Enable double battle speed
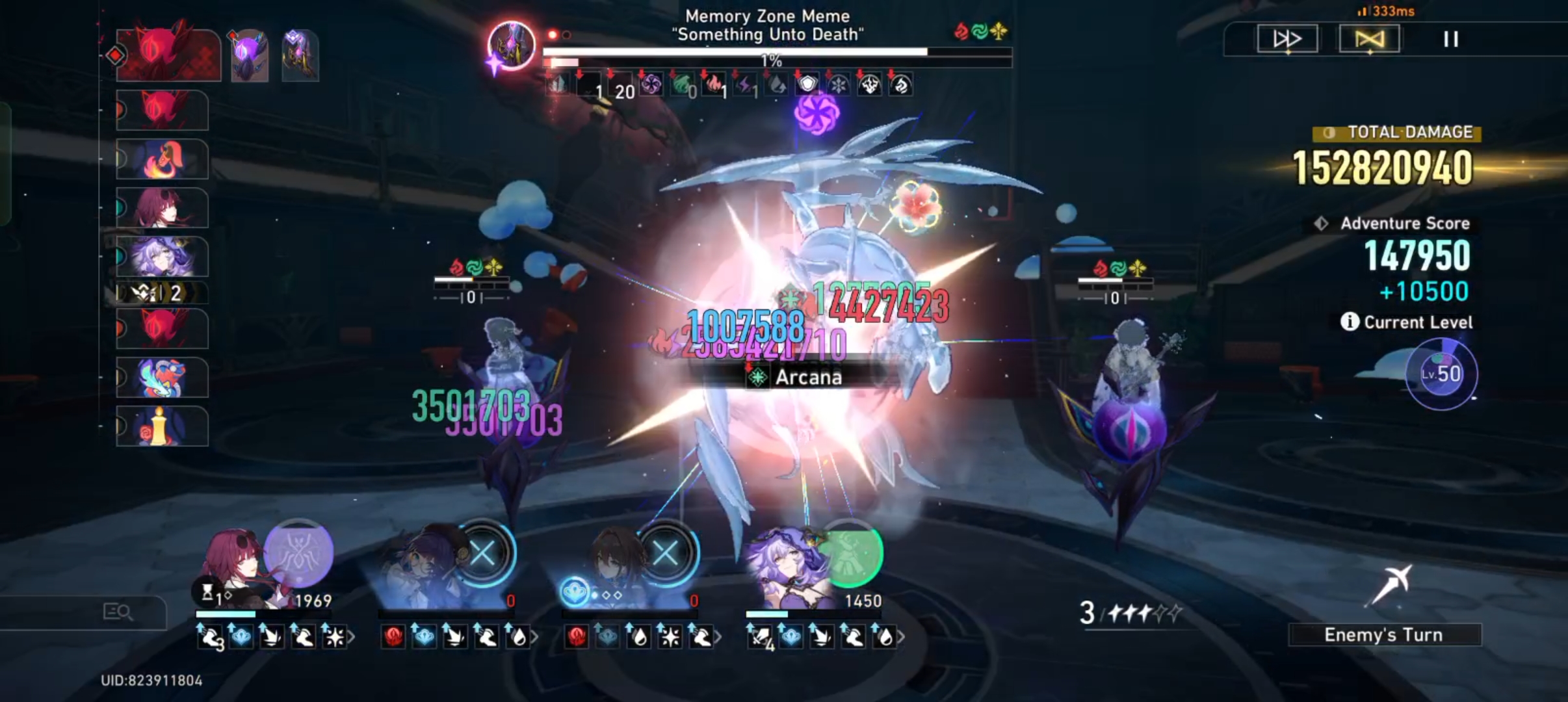Image resolution: width=1568 pixels, height=702 pixels. (x=1288, y=39)
